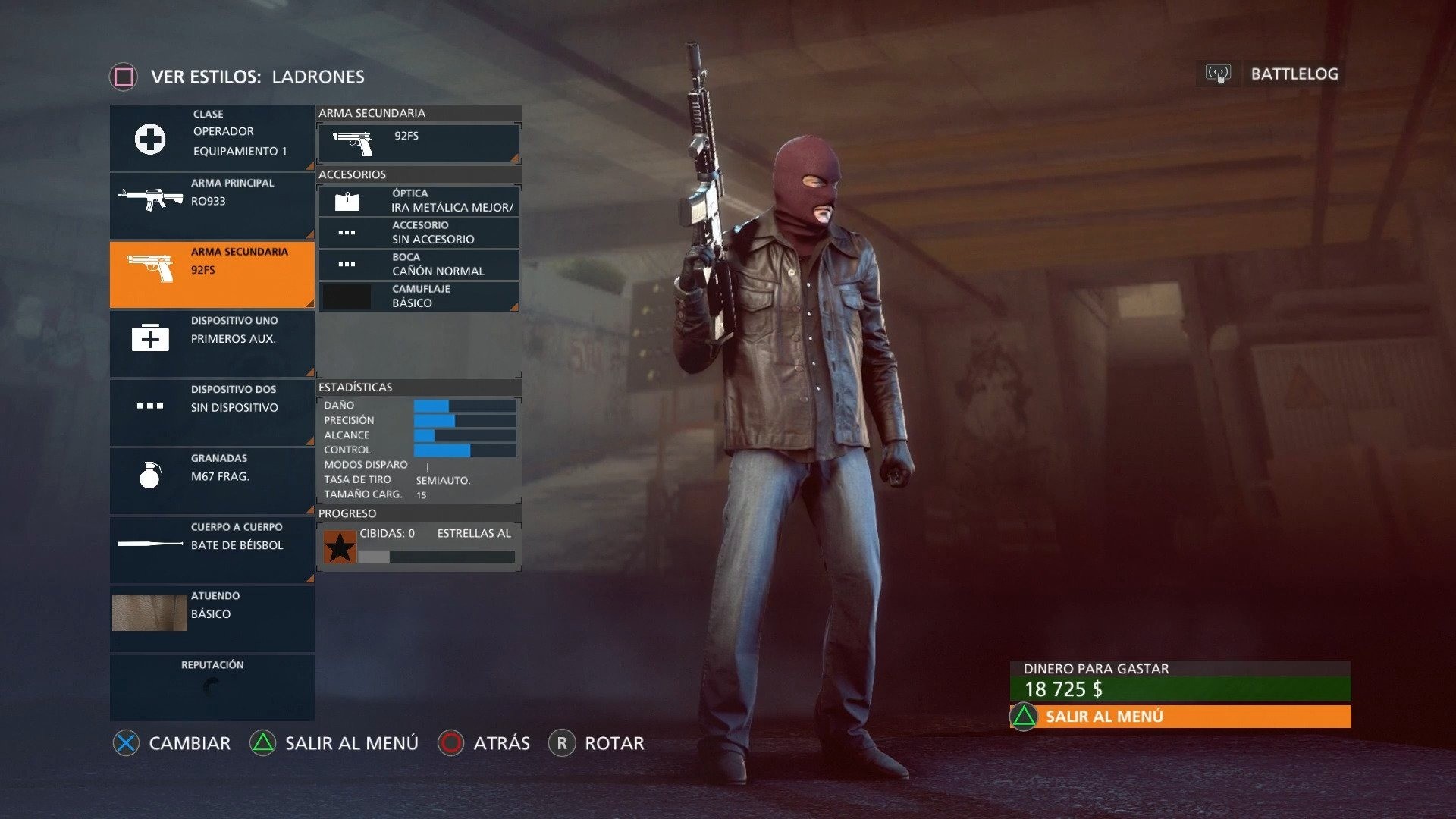Click the orange Salir al Menú button
1456x819 pixels.
point(1179,715)
